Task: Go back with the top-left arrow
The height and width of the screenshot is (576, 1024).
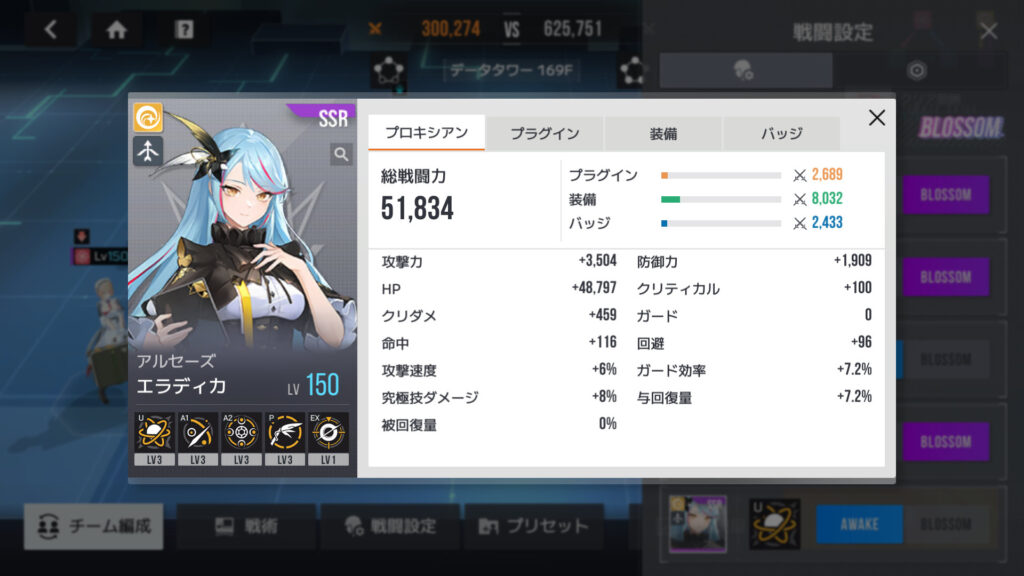Action: tap(51, 30)
